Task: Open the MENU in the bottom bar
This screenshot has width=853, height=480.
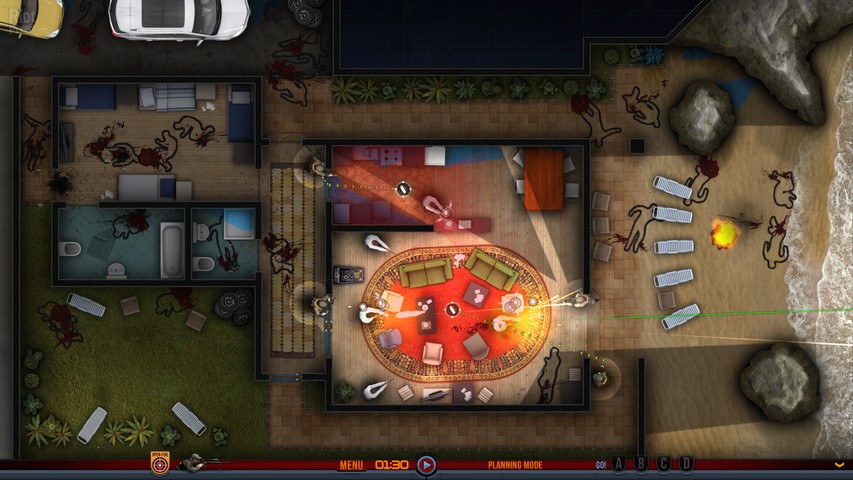Action: coord(351,465)
